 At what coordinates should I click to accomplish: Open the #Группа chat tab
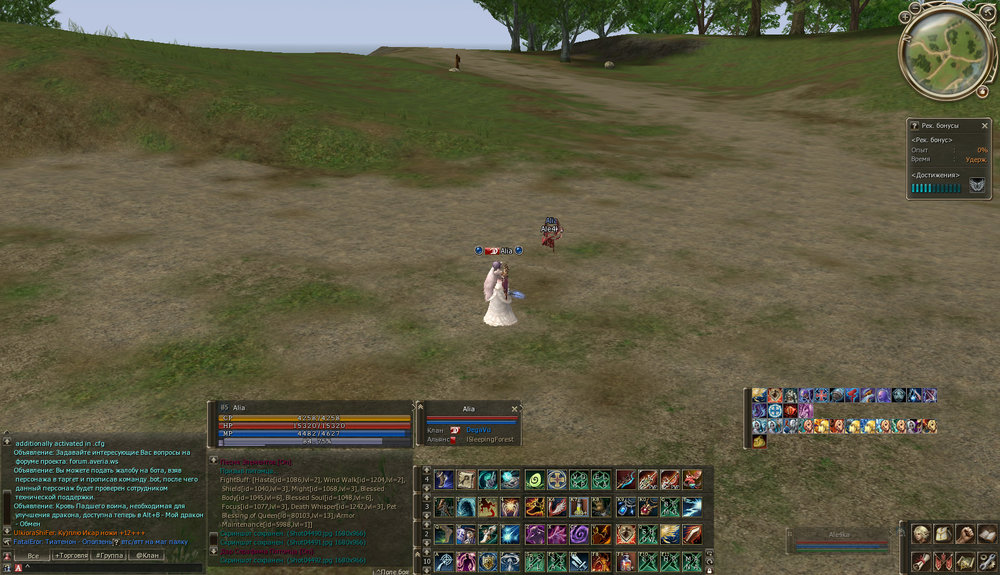pyautogui.click(x=110, y=554)
